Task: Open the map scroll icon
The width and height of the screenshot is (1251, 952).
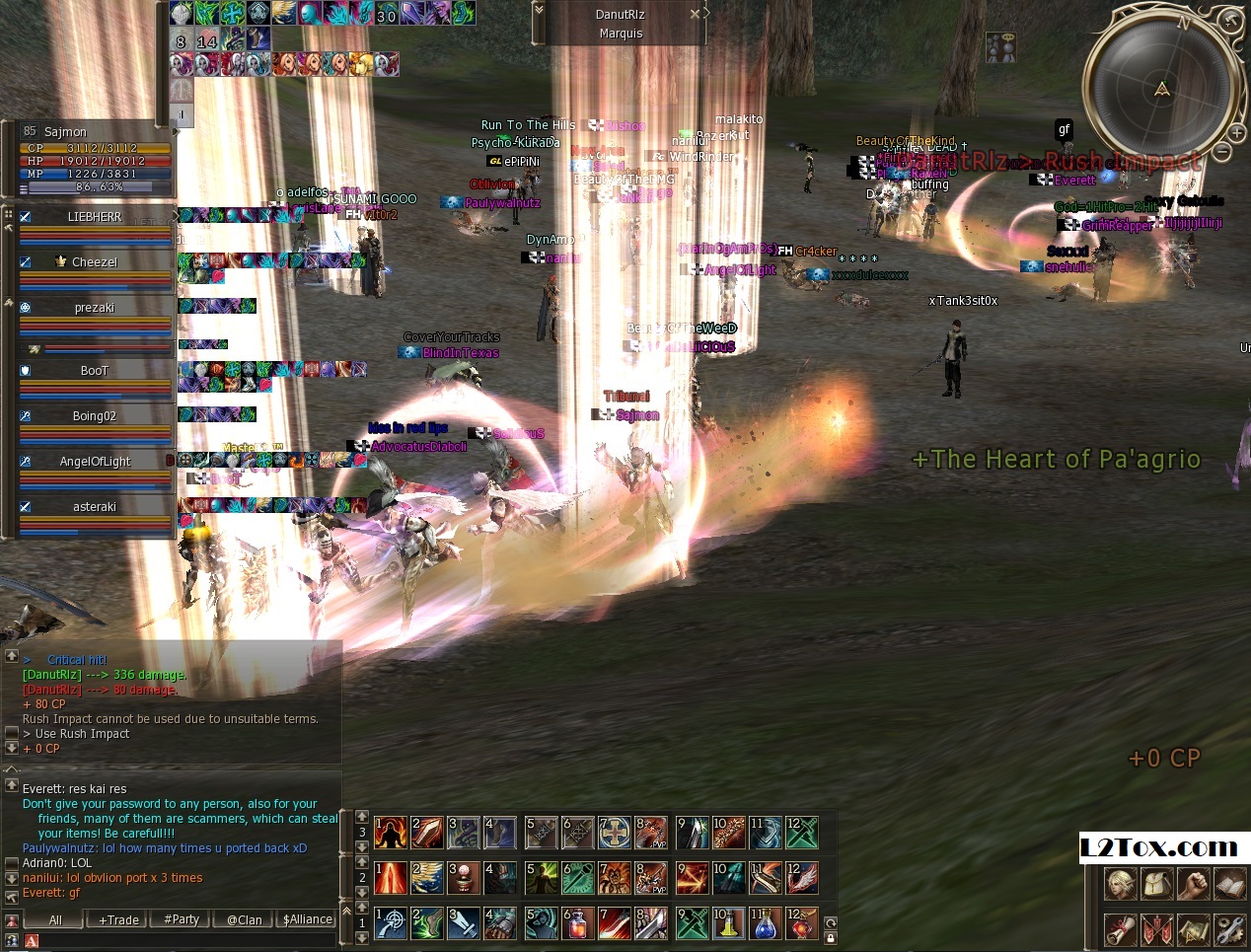Action: tap(1193, 928)
